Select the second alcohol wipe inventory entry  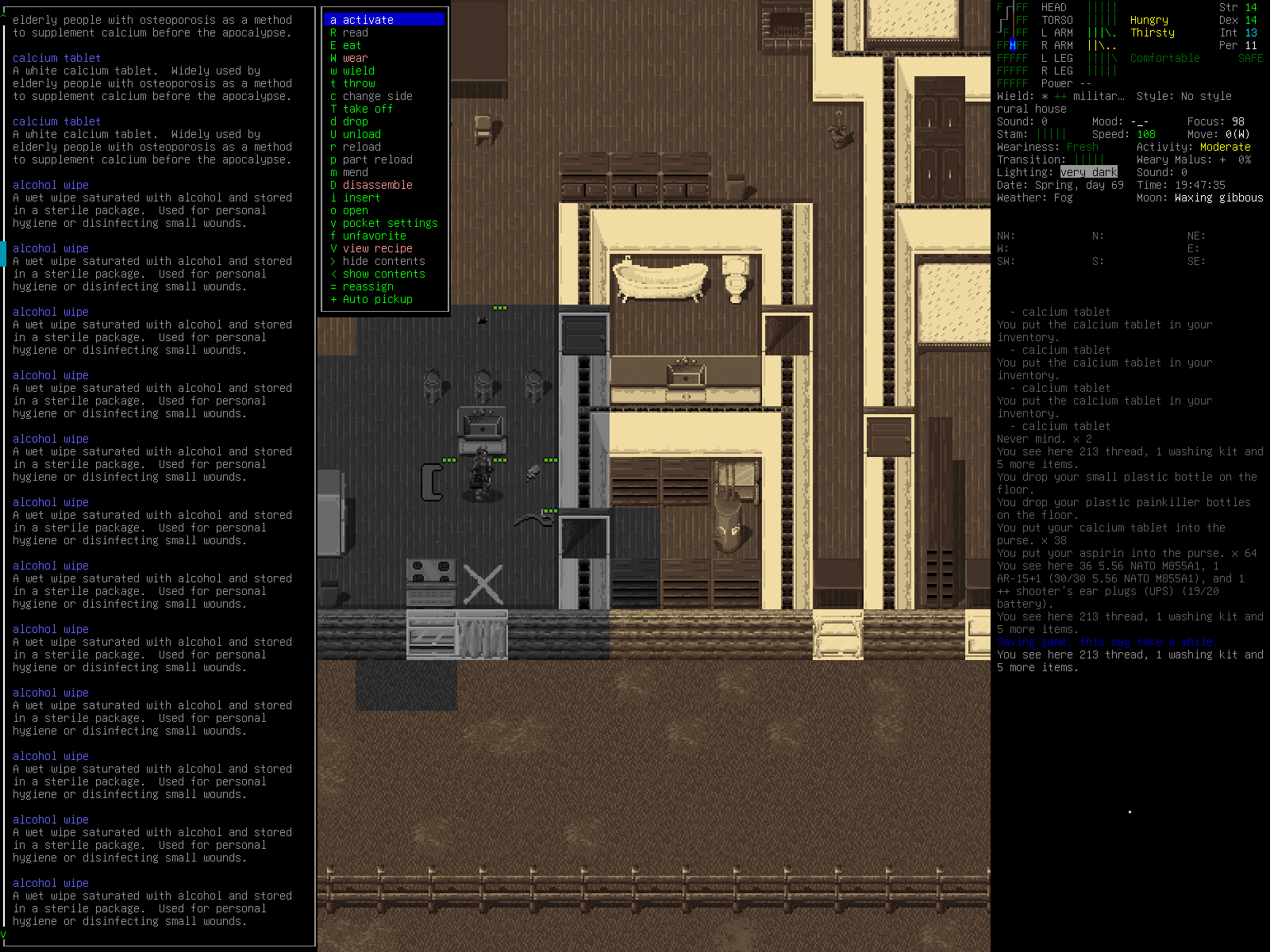(x=50, y=248)
